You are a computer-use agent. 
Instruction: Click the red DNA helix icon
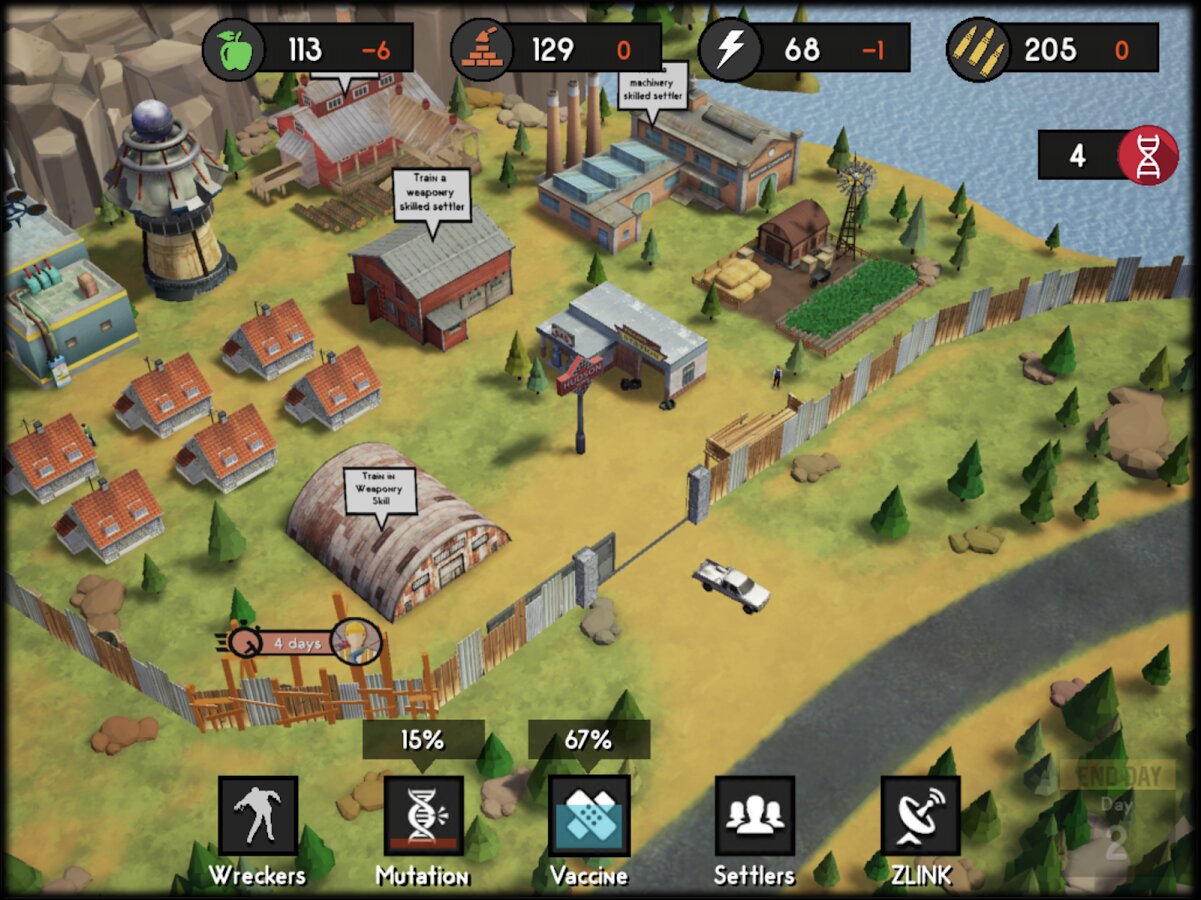pyautogui.click(x=1147, y=155)
